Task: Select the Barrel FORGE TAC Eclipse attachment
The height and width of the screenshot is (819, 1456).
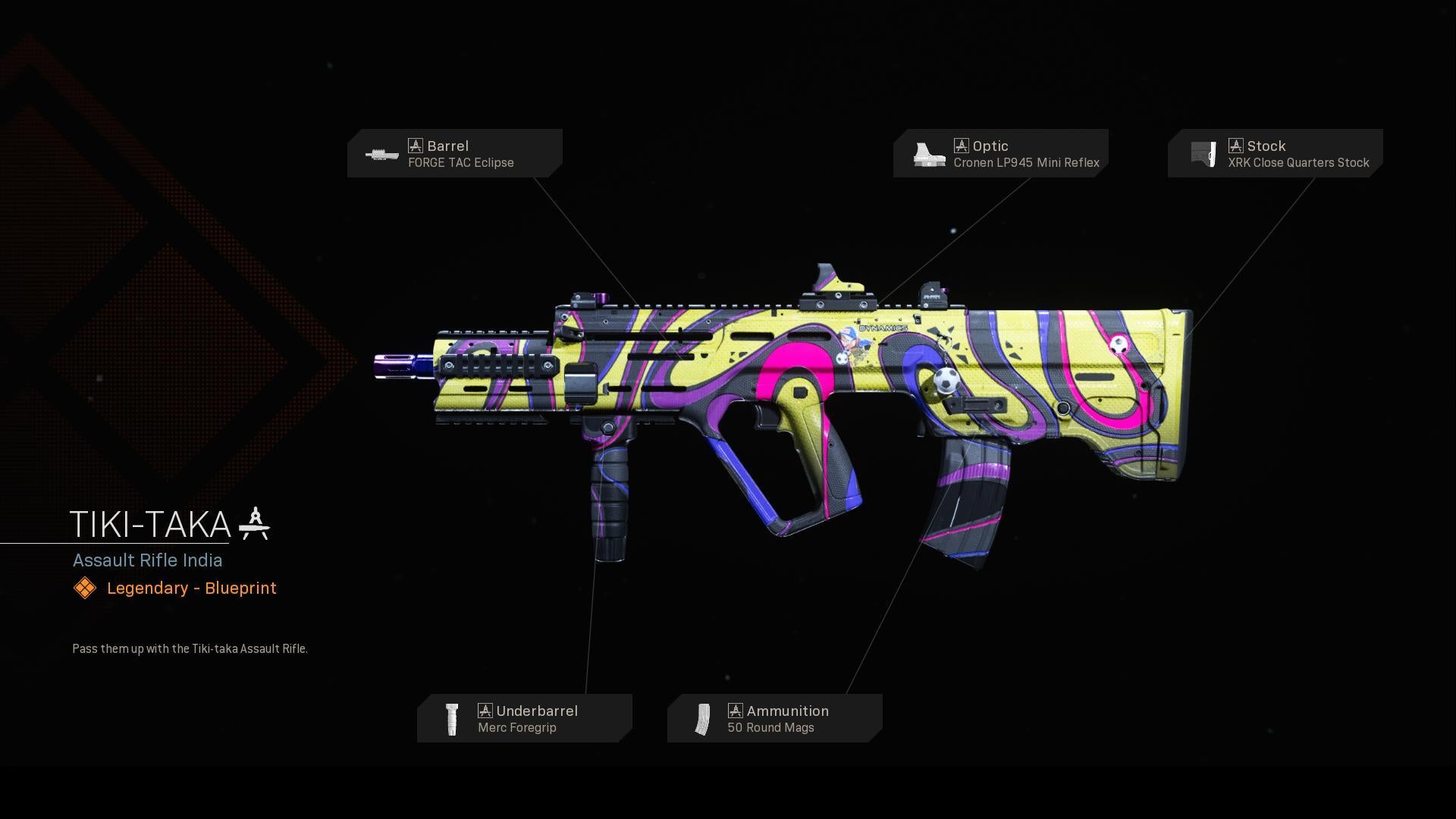Action: coord(455,153)
